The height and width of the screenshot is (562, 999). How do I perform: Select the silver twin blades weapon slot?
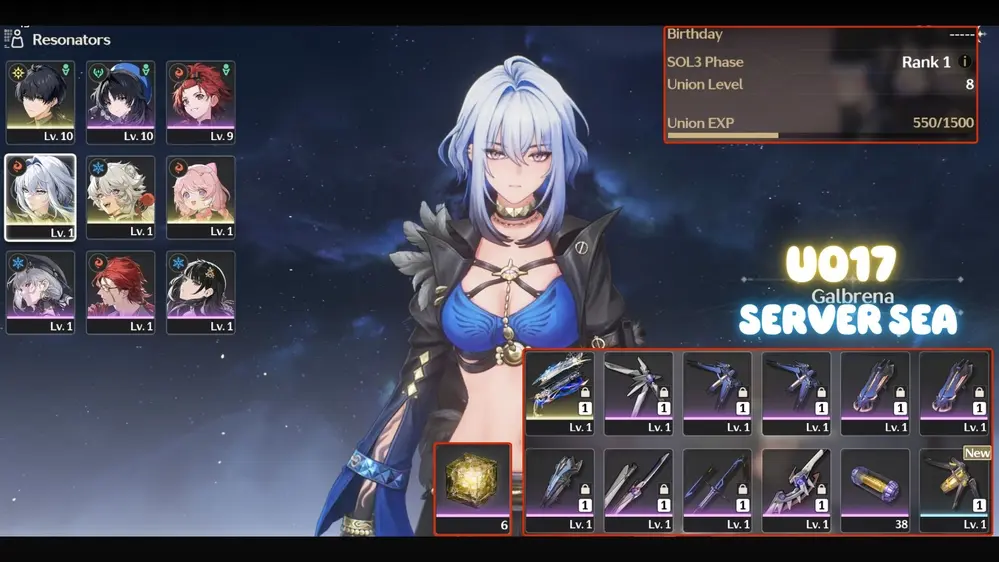(x=638, y=483)
